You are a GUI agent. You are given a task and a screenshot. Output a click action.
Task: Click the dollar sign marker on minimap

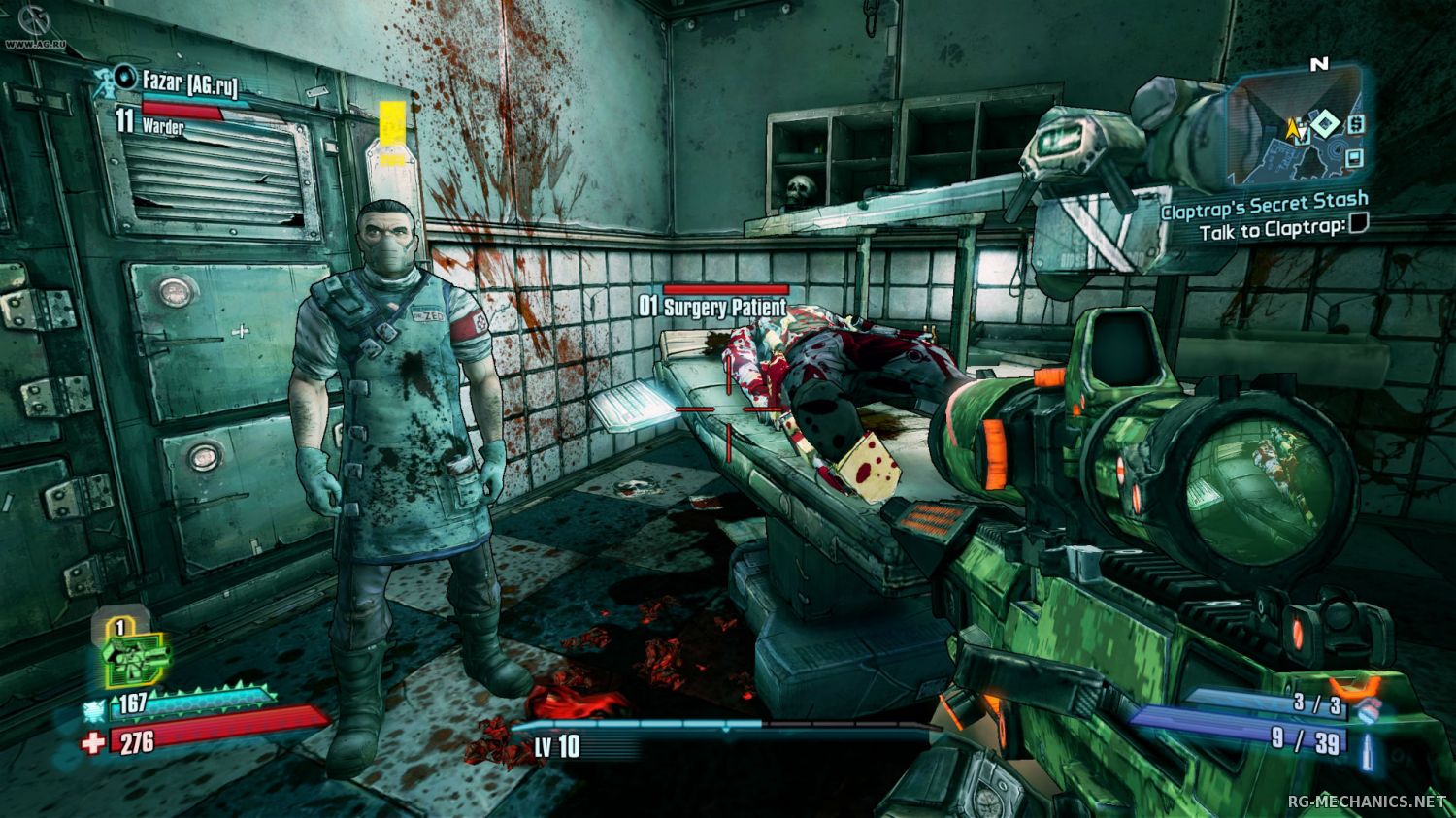point(1355,124)
